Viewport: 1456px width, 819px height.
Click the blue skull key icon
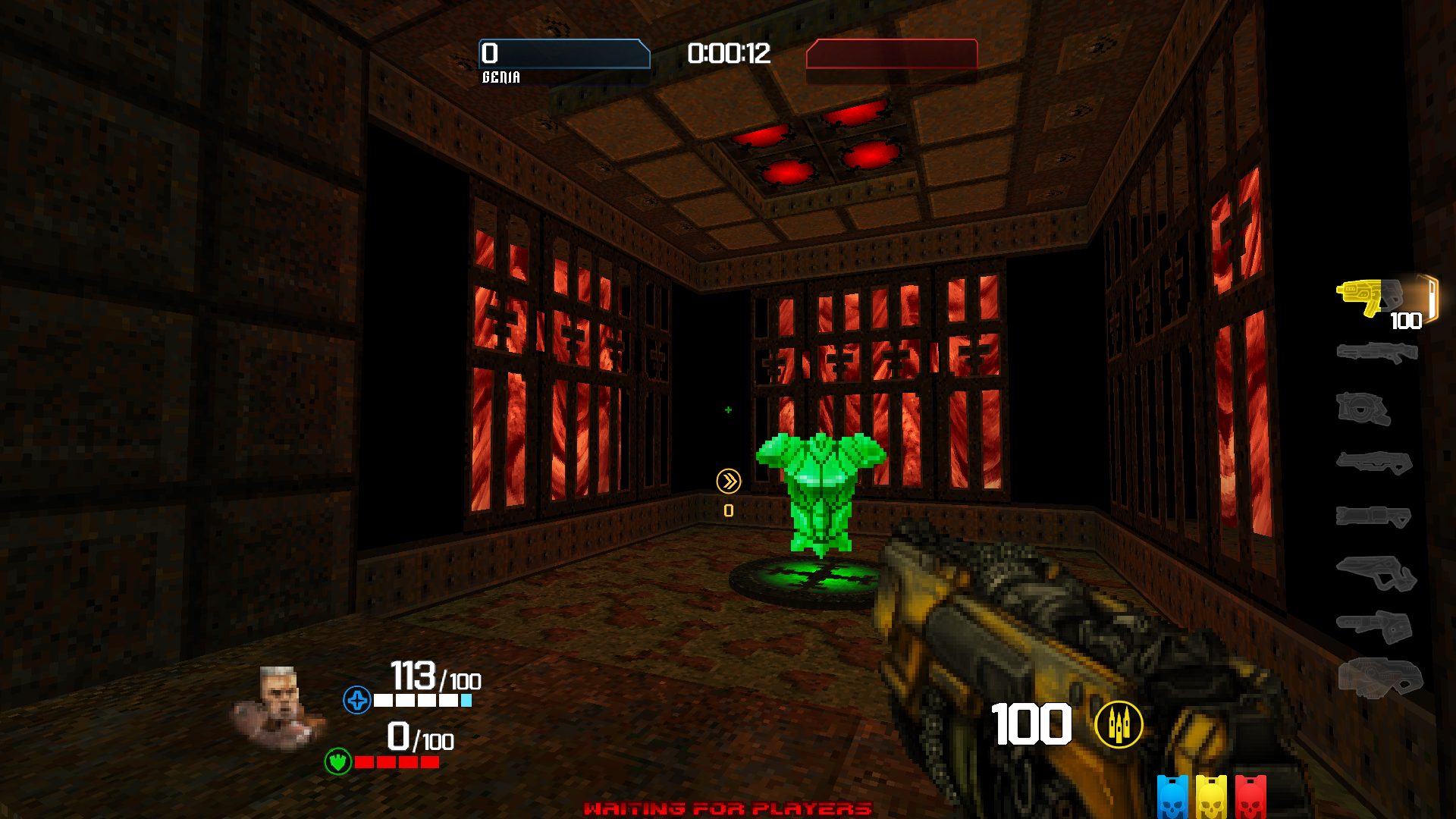pos(1172,798)
